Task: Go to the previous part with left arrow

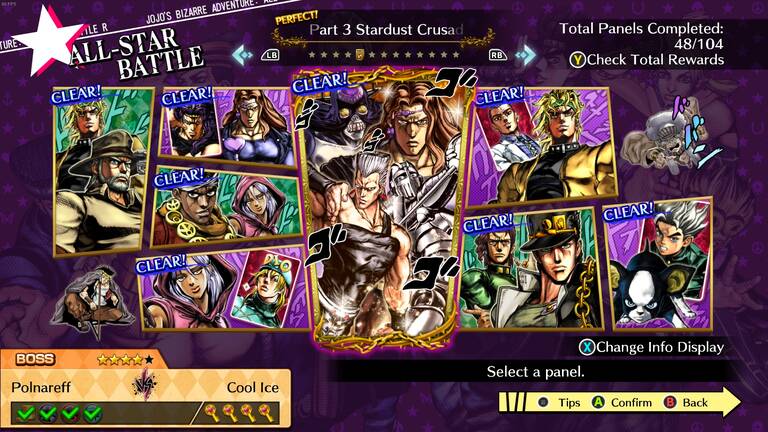Action: pyautogui.click(x=242, y=54)
